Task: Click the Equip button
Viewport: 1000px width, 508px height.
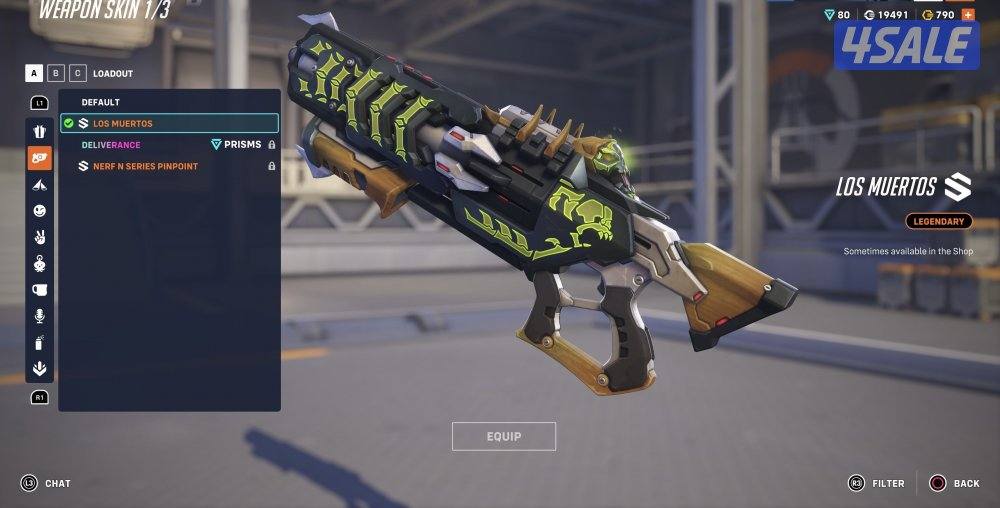Action: pos(503,436)
